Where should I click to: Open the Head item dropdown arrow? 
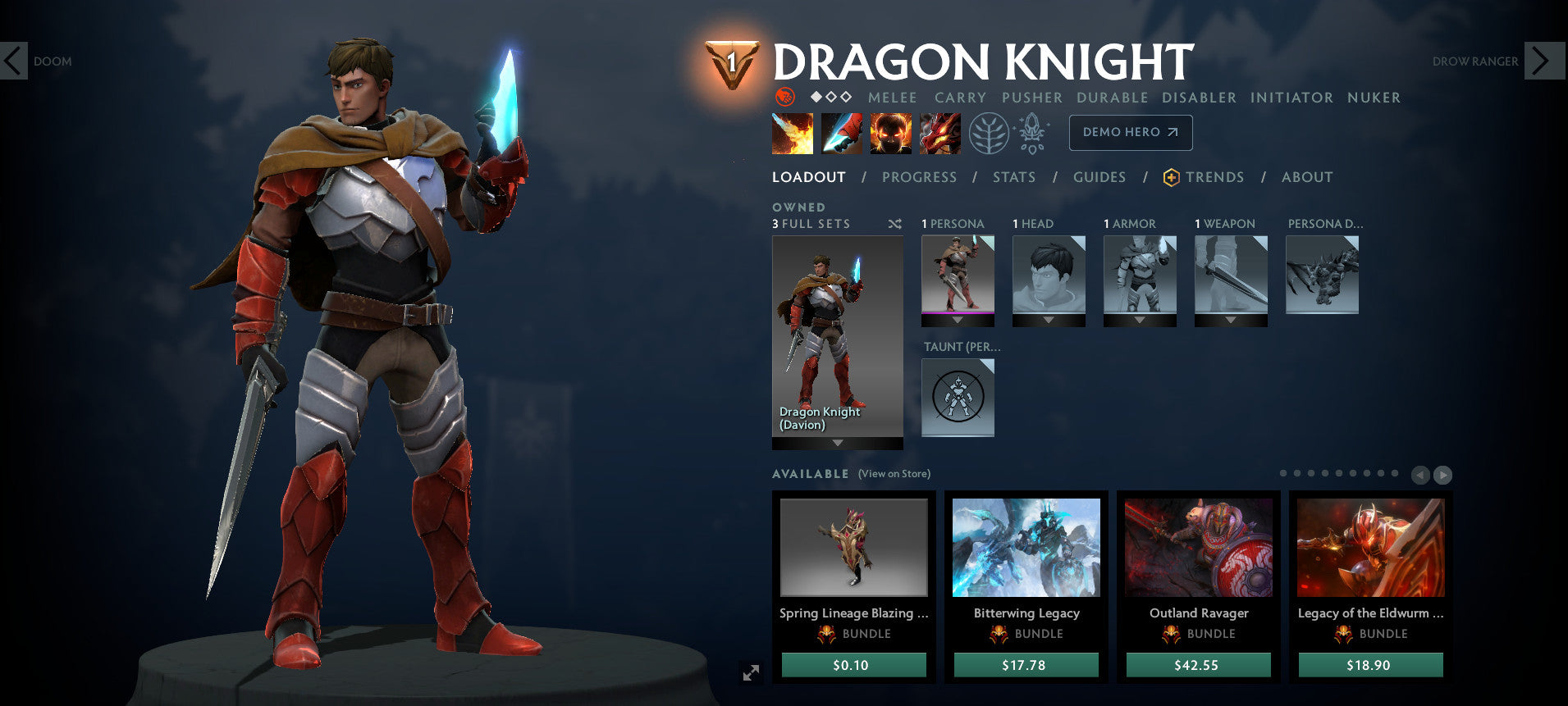pyautogui.click(x=1049, y=320)
